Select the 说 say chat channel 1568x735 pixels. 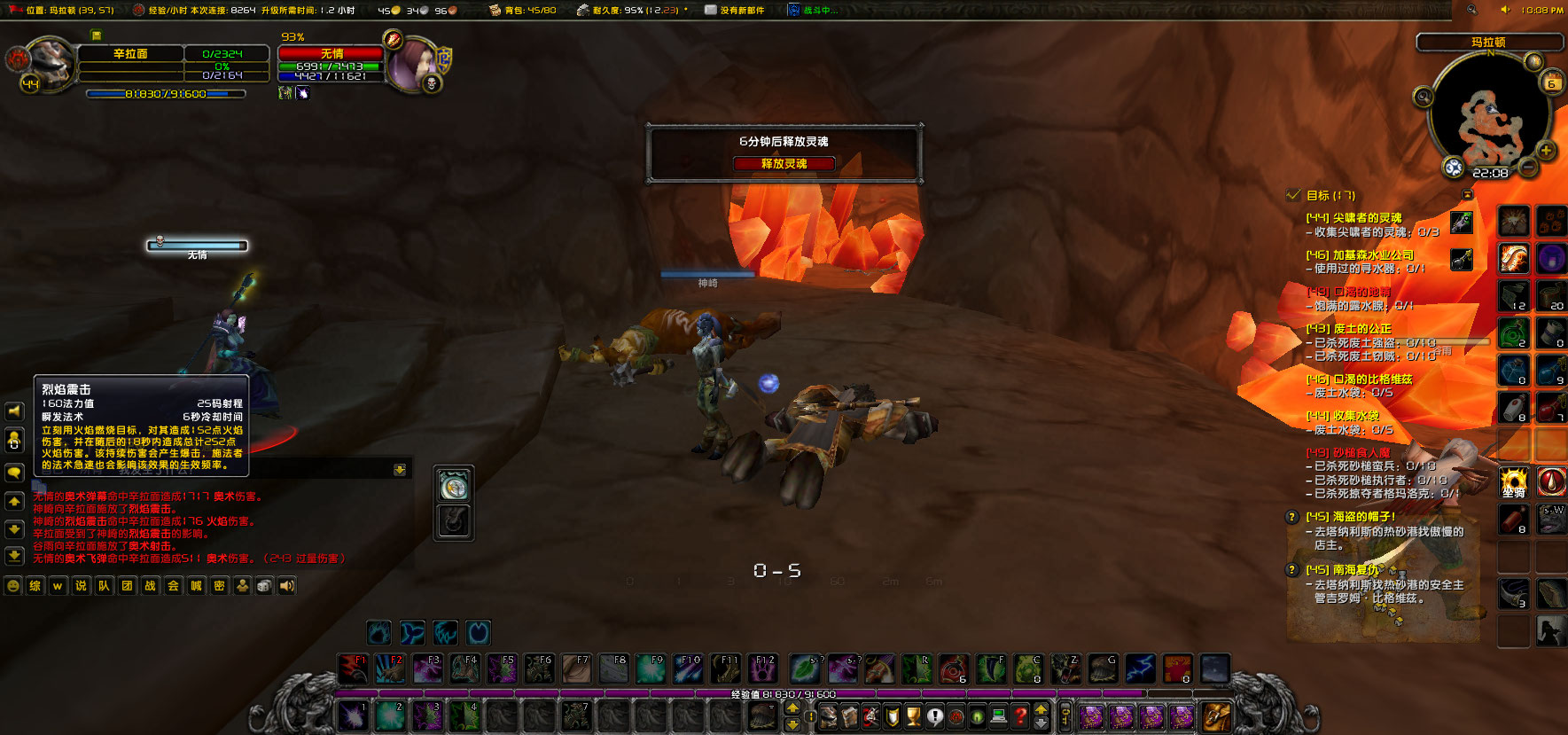click(80, 585)
